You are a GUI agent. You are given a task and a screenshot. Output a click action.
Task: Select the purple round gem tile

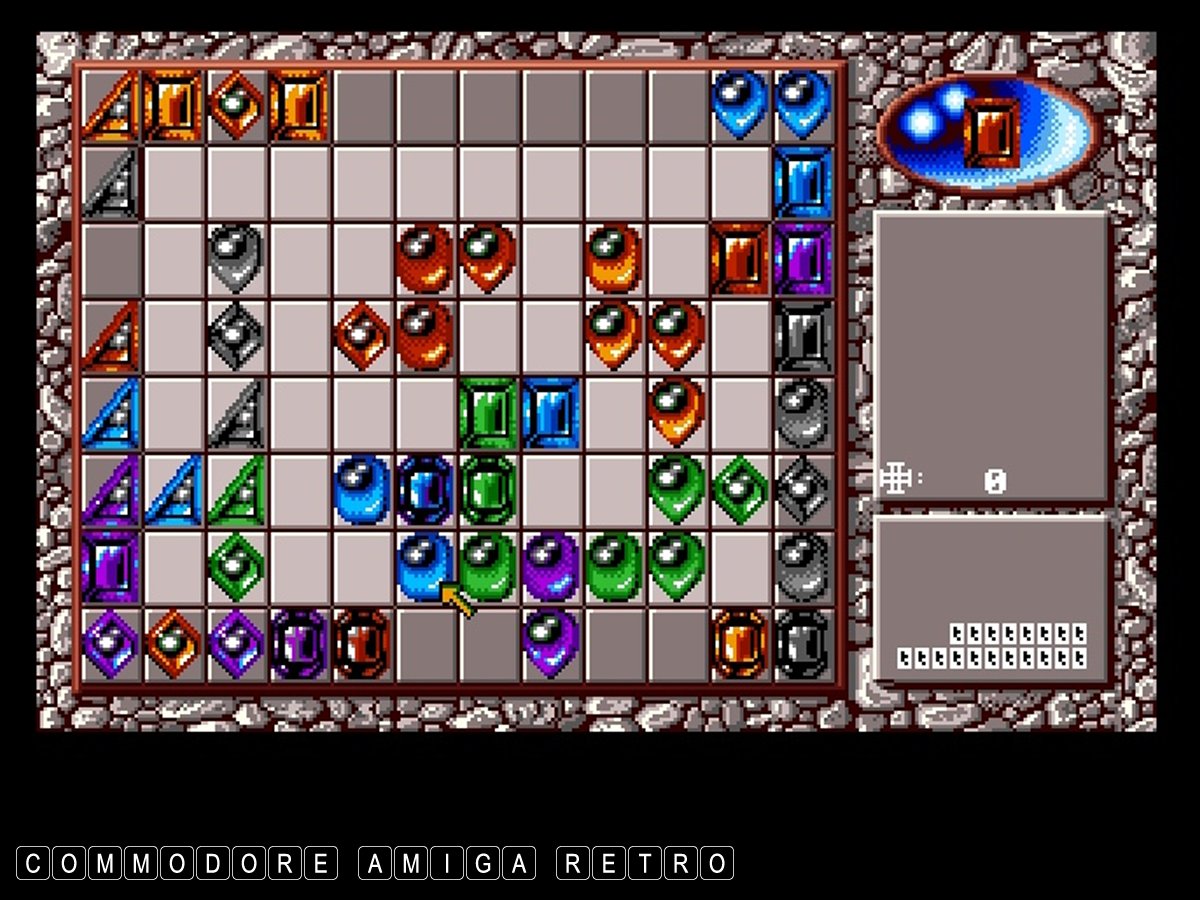[551, 566]
